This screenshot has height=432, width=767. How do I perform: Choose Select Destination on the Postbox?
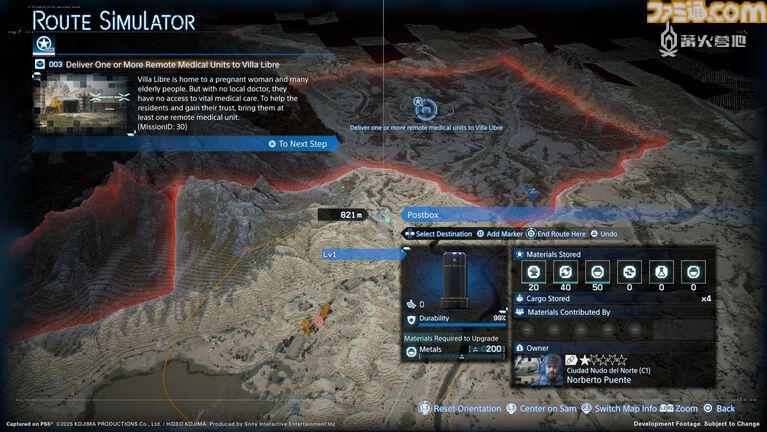point(439,233)
